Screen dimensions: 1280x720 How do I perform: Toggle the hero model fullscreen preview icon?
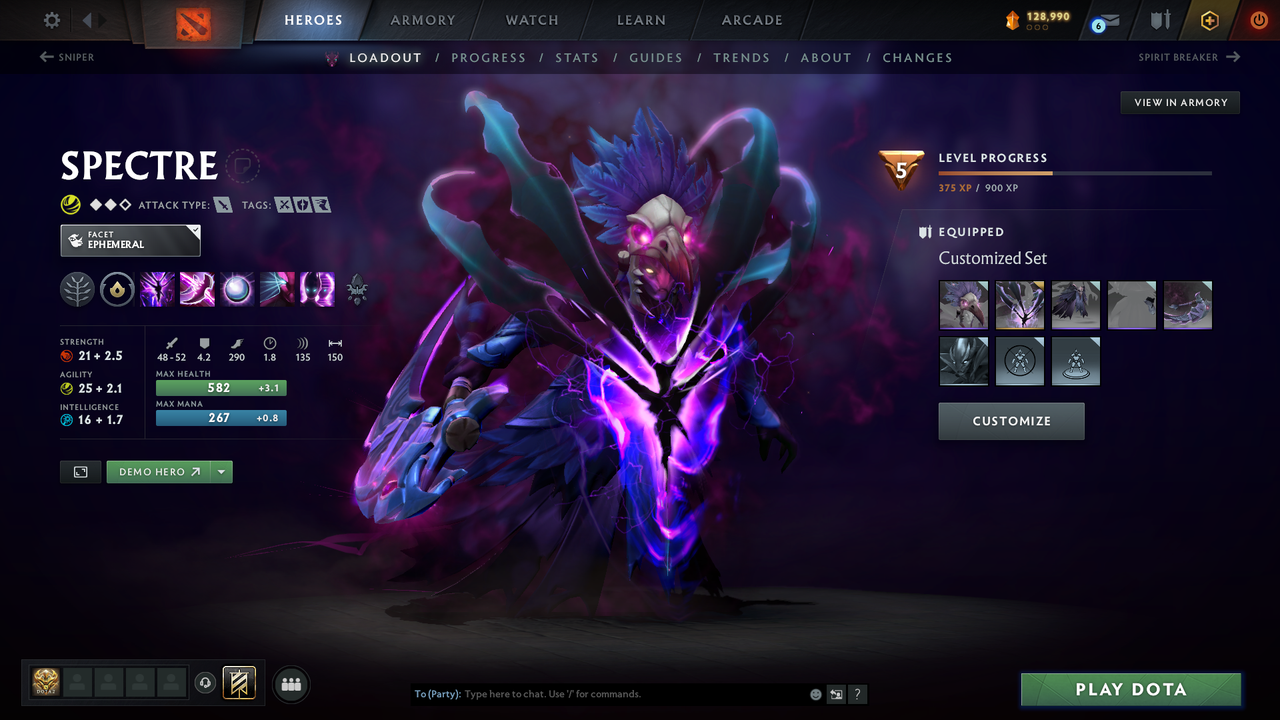click(x=80, y=471)
